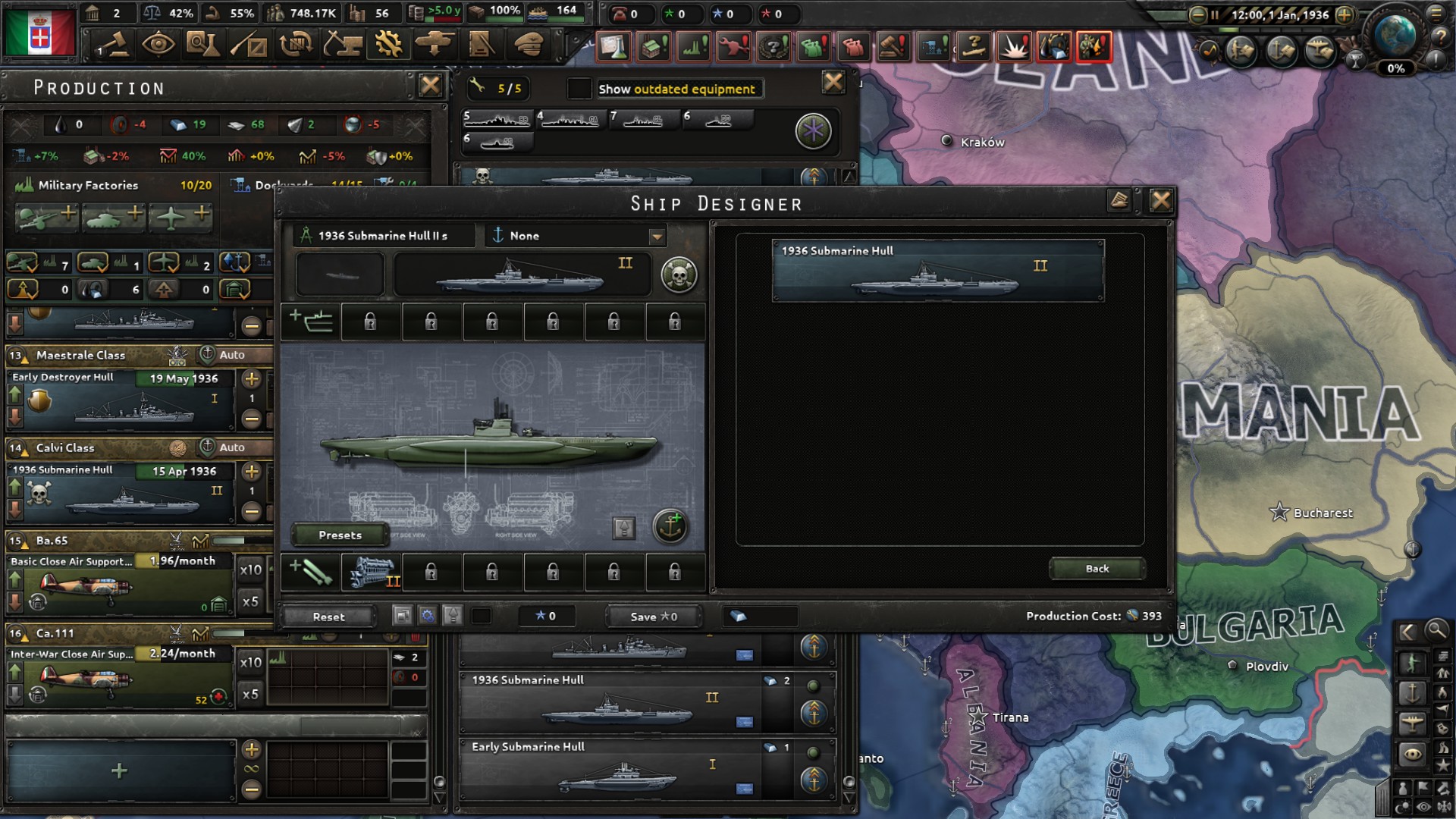Click the Reset button in the Ship Designer
The width and height of the screenshot is (1456, 819).
pyautogui.click(x=328, y=617)
